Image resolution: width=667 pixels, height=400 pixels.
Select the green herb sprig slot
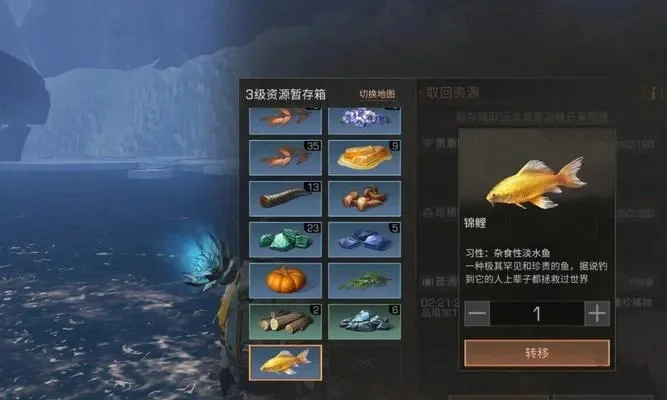(x=365, y=280)
